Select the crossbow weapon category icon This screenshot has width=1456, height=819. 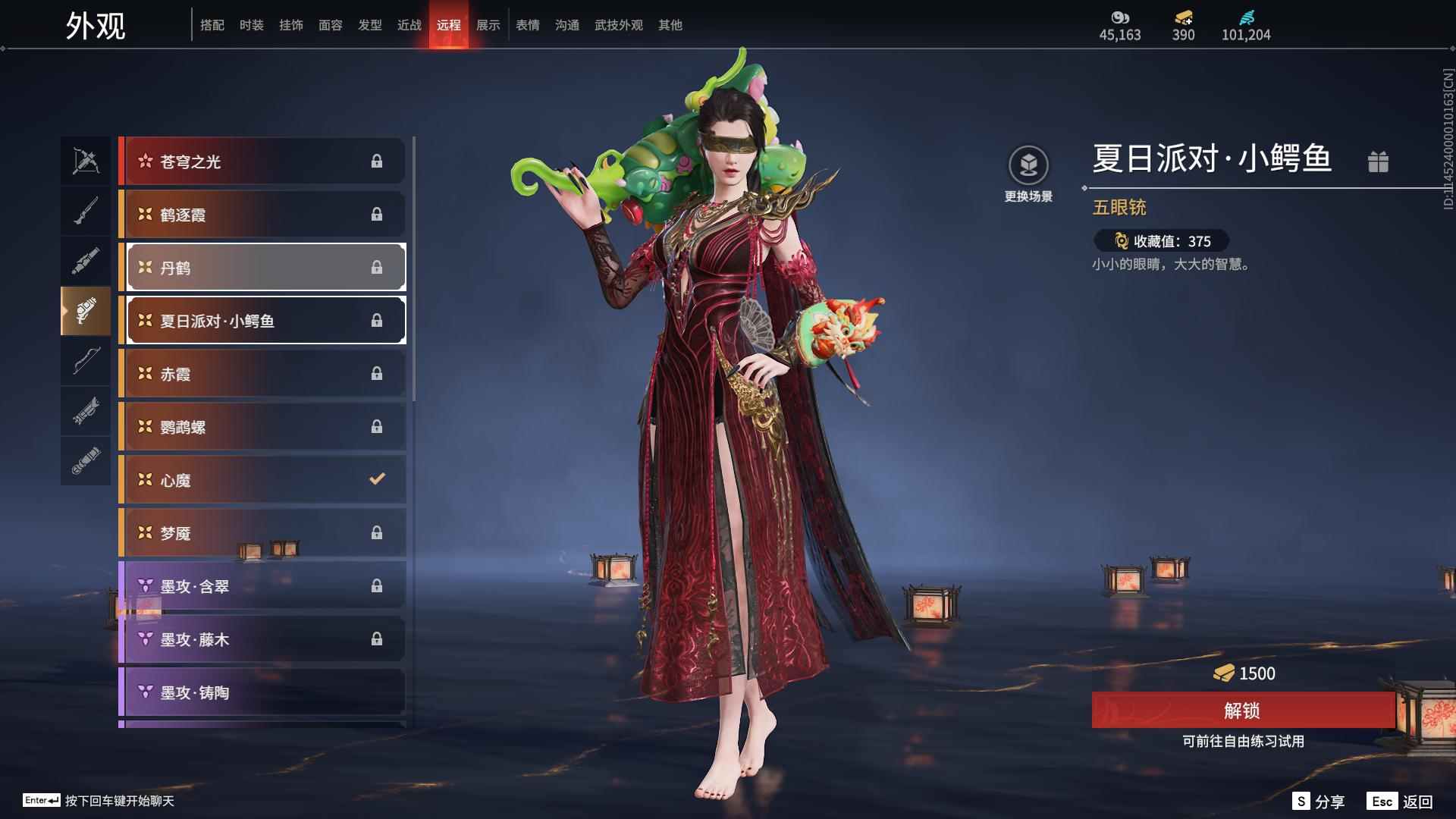tap(86, 161)
